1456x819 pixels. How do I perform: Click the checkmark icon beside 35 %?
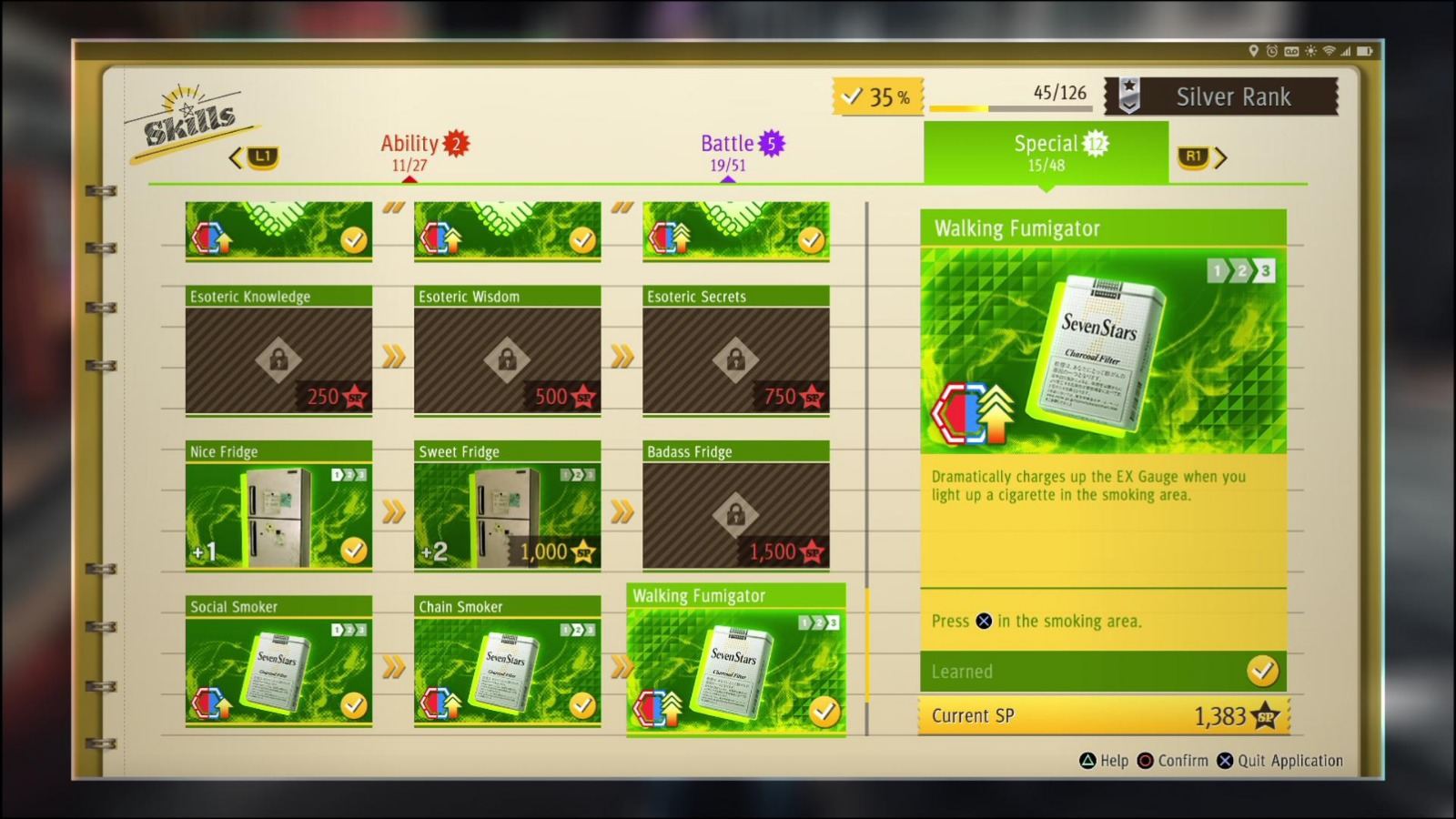click(x=854, y=94)
